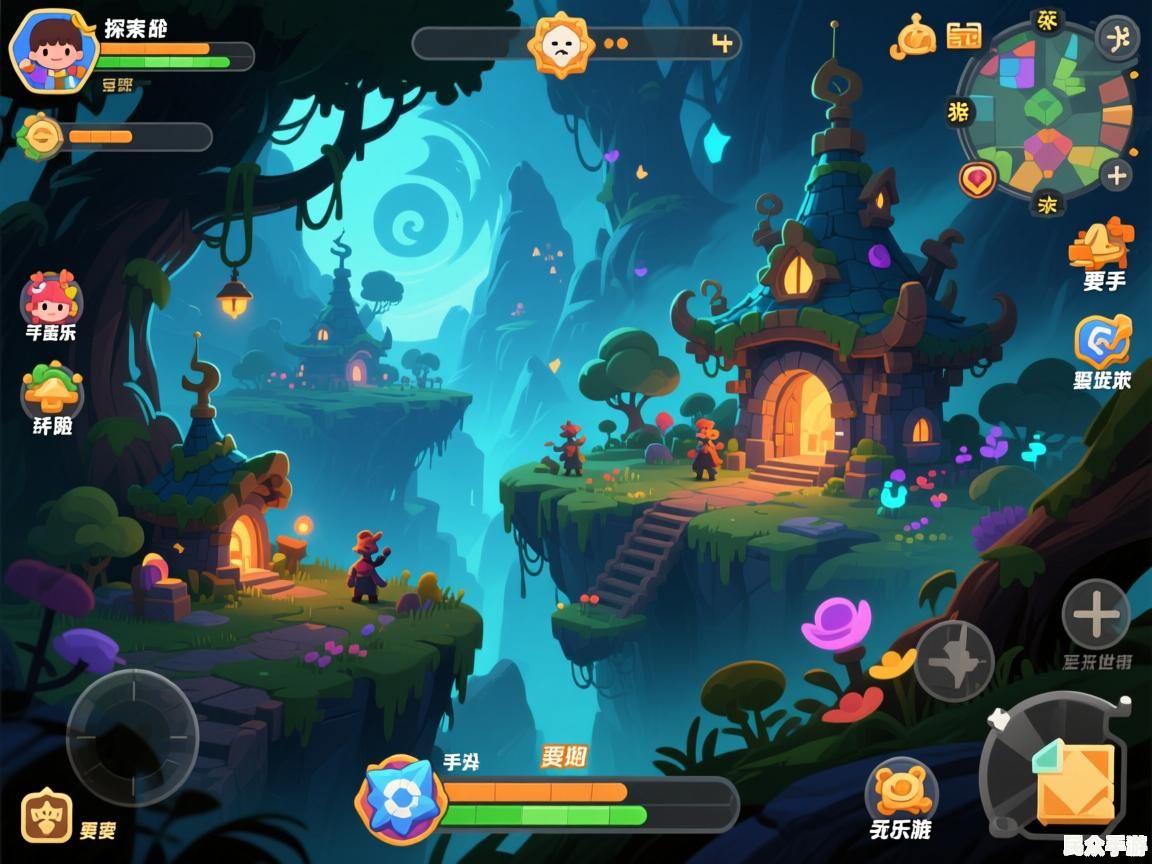
Task: Tap the red-haired character icon
Action: point(50,298)
